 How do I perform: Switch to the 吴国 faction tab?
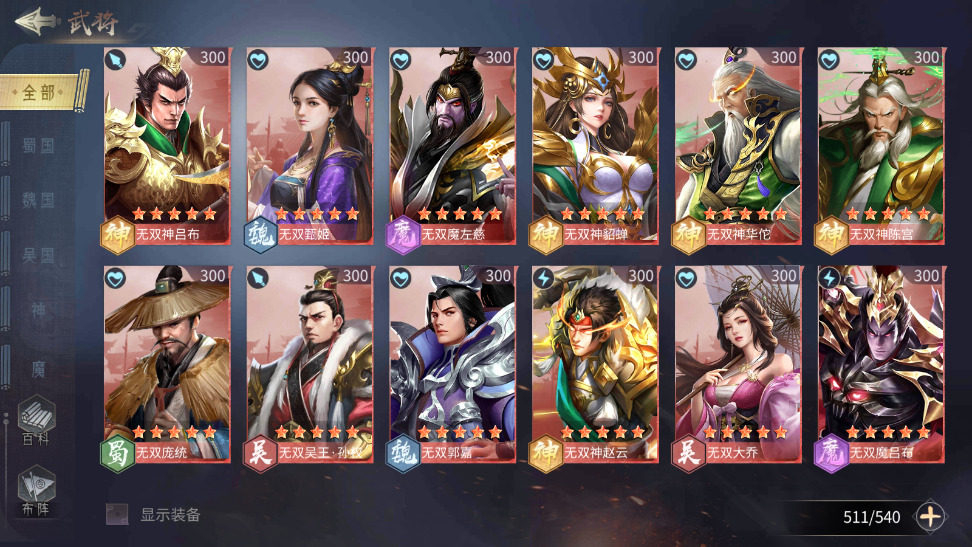click(x=38, y=256)
